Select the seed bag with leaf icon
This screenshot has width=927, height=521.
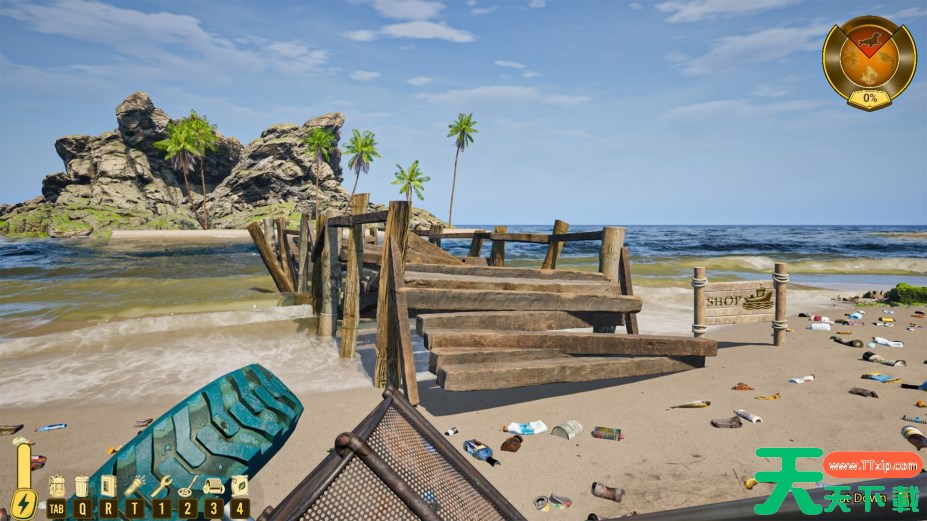(240, 486)
